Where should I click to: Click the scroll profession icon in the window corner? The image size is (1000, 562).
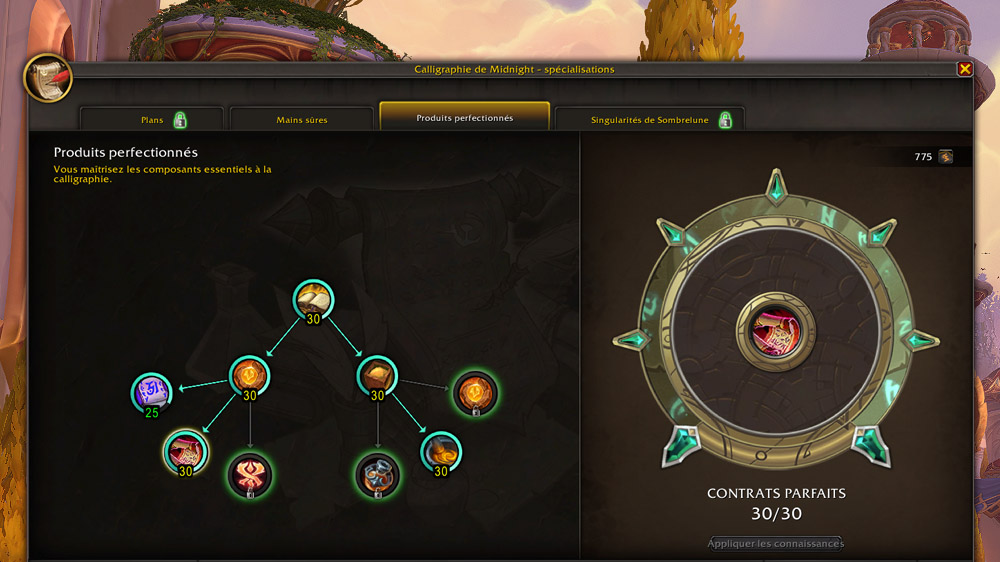pos(47,77)
